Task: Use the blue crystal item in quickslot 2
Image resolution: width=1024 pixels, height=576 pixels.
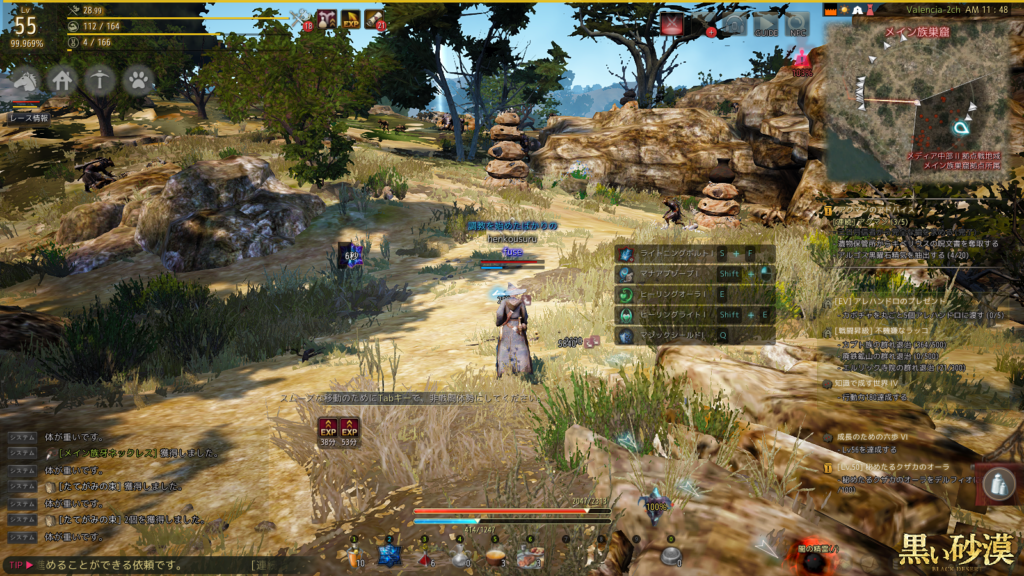Action: [x=388, y=556]
